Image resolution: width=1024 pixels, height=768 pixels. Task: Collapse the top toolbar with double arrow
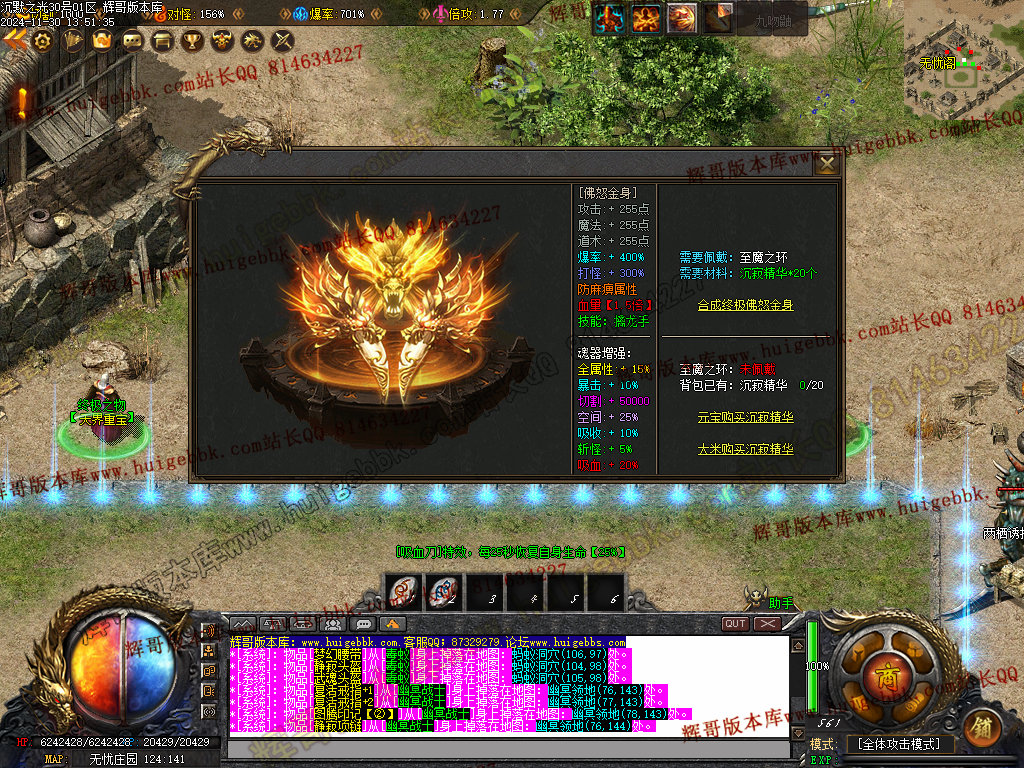coord(14,40)
